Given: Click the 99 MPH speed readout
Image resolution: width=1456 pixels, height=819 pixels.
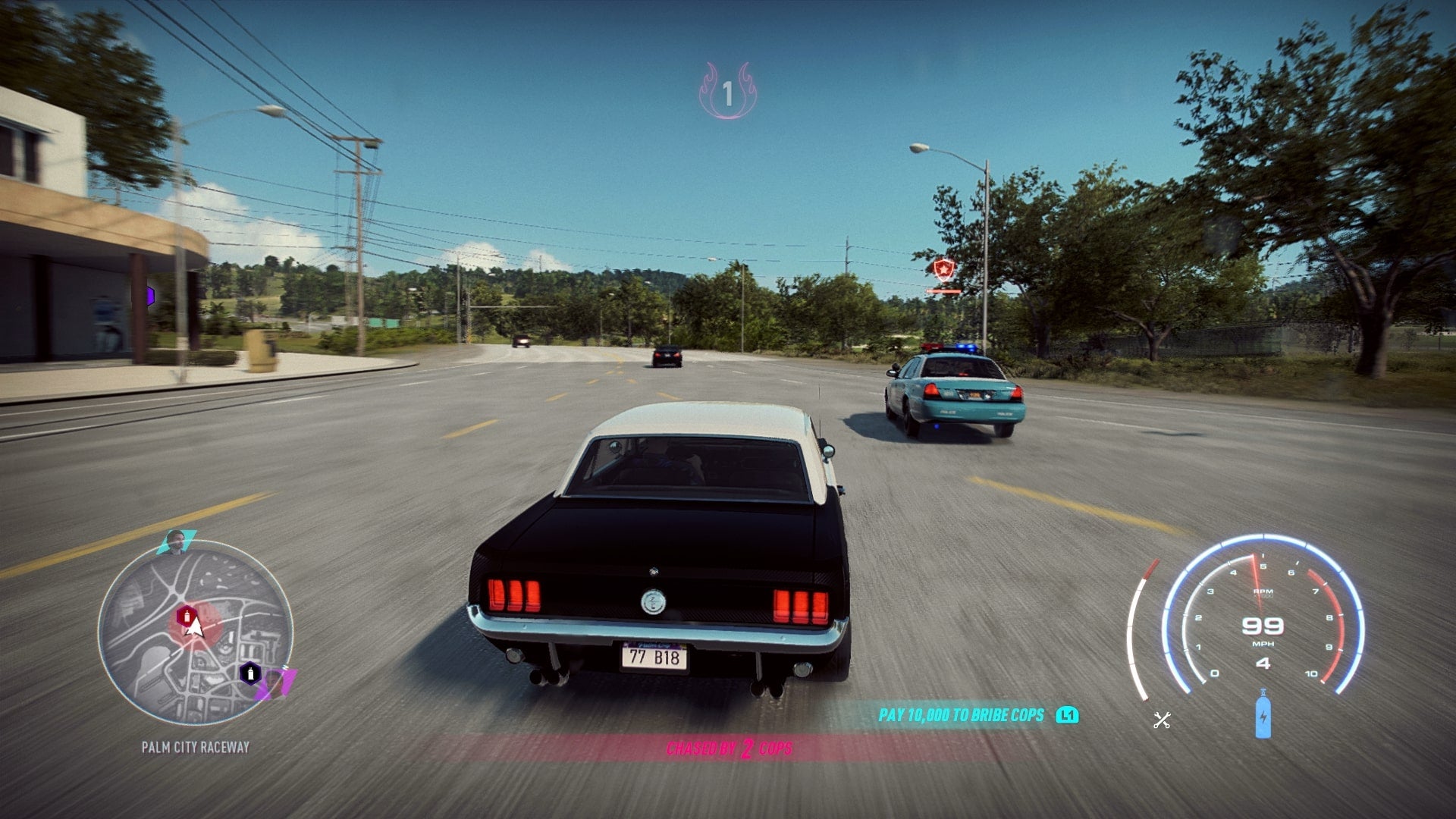Looking at the screenshot, I should (x=1265, y=628).
